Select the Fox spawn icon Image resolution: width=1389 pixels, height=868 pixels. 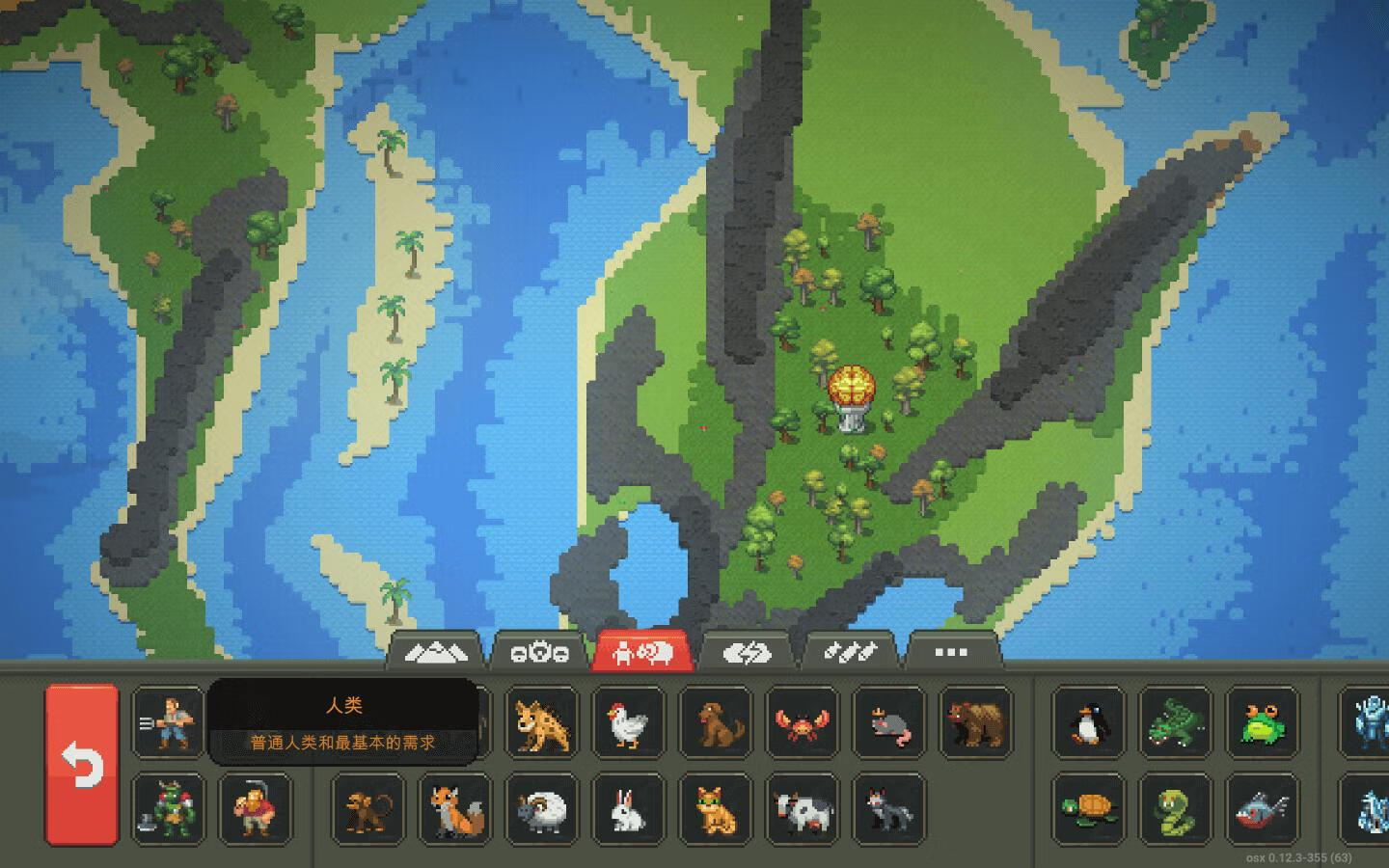(454, 810)
